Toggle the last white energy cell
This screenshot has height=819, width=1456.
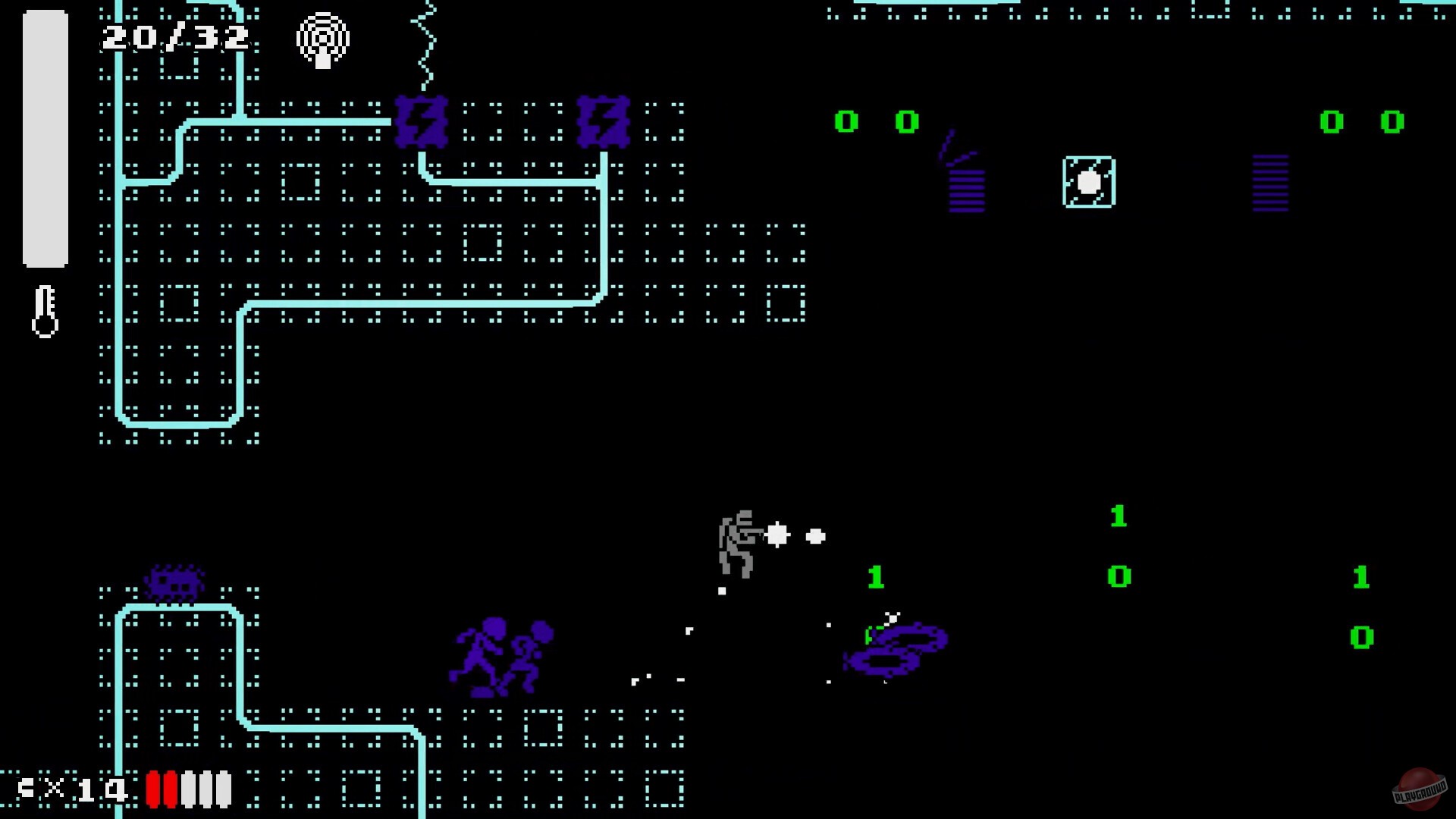click(224, 789)
